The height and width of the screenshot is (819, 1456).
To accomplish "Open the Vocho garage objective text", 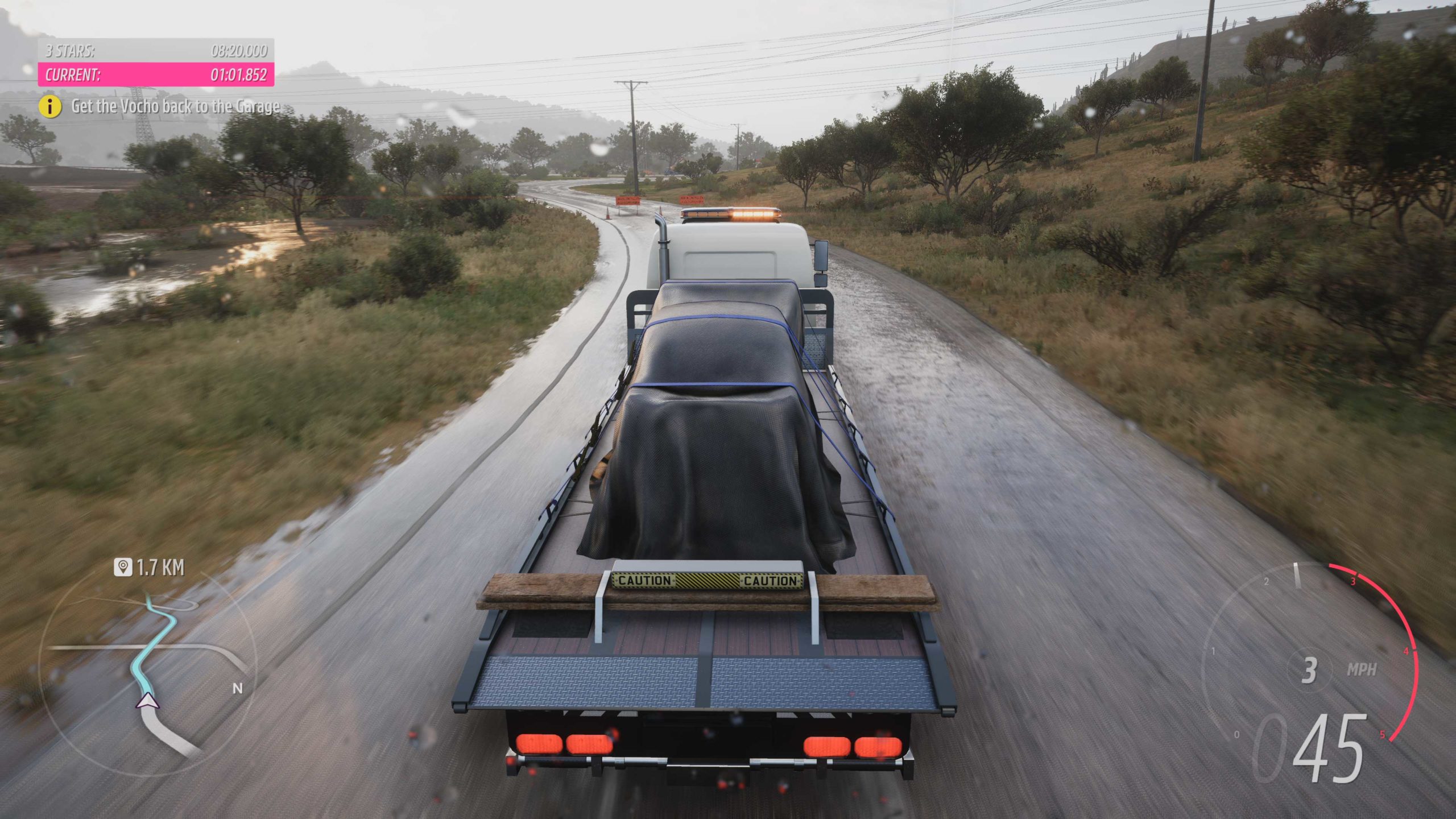I will pyautogui.click(x=176, y=106).
